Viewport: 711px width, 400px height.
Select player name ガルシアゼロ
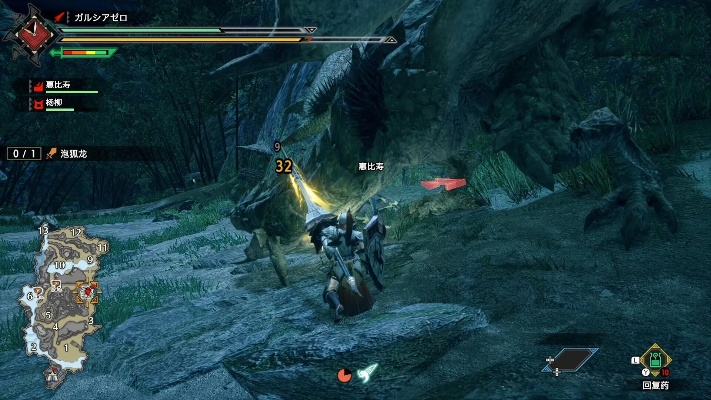105,18
